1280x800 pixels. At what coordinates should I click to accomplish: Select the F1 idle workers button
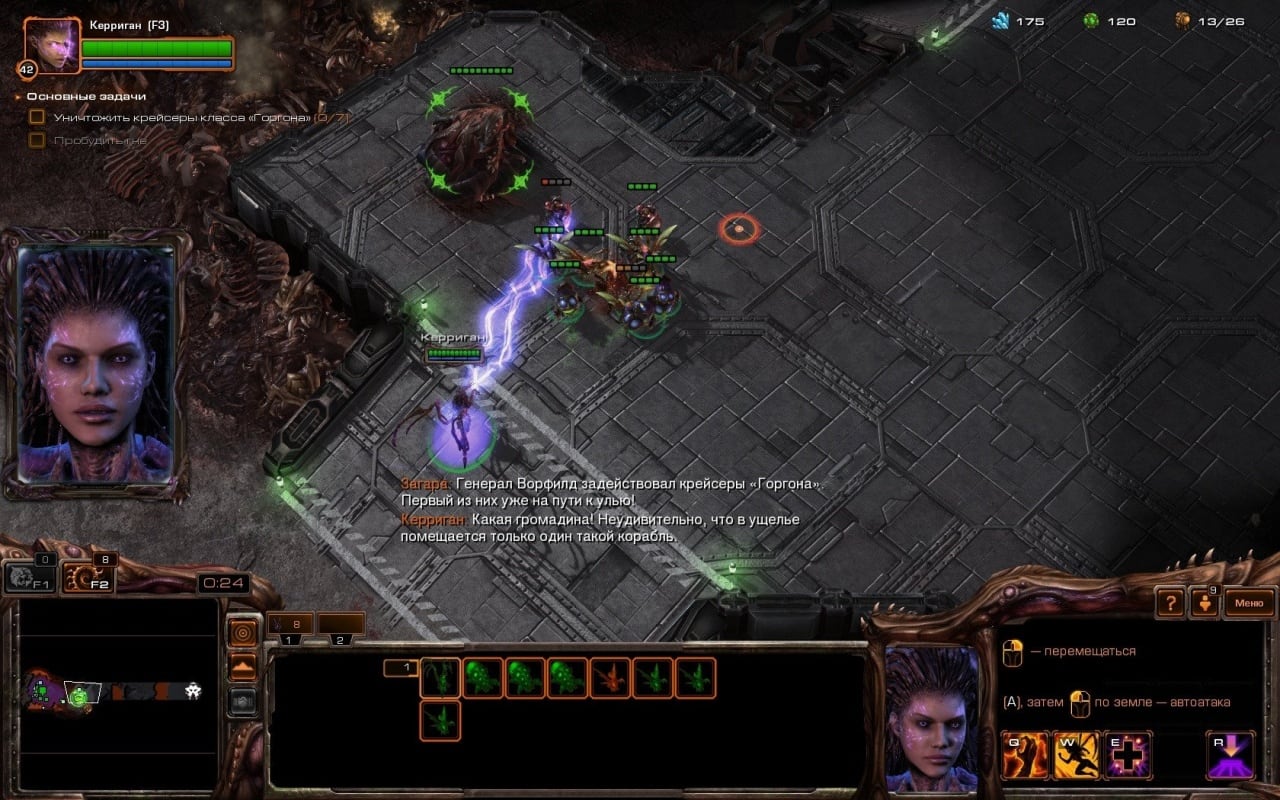click(28, 576)
